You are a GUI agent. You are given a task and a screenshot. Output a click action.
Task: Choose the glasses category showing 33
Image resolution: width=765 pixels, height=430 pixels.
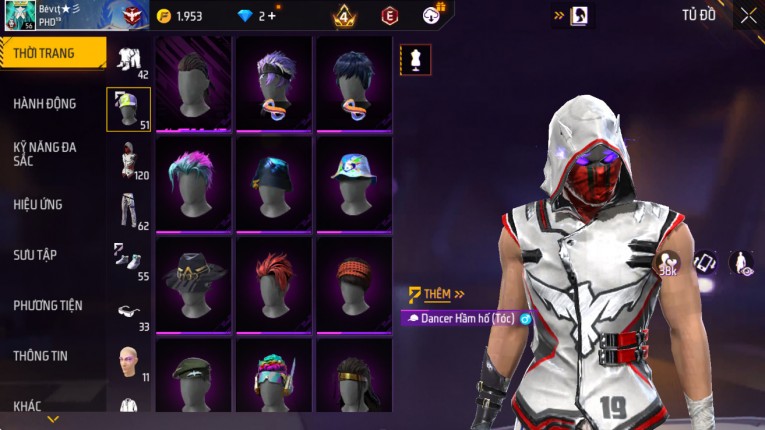point(129,312)
